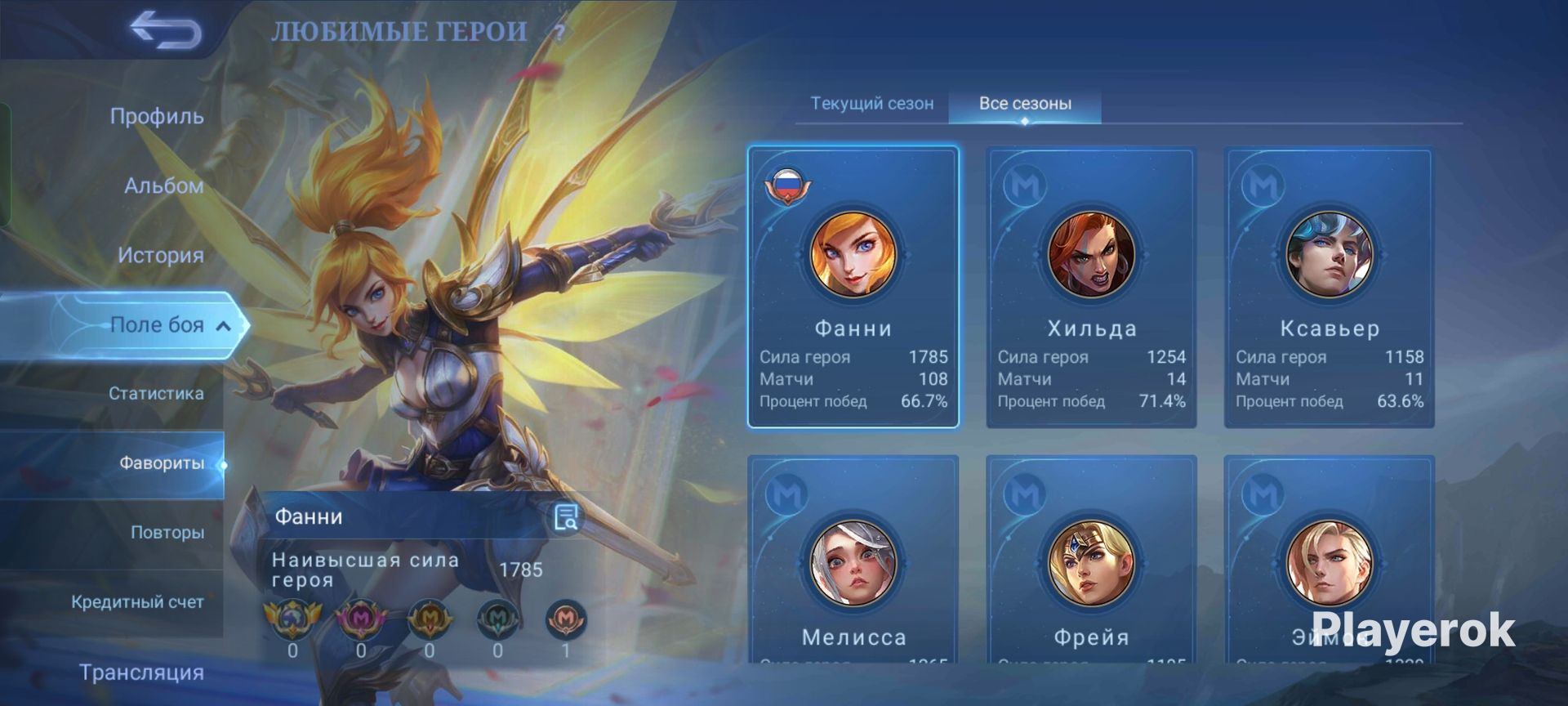Open the Статистика submenu
Image resolution: width=1568 pixels, height=706 pixels.
pyautogui.click(x=156, y=393)
